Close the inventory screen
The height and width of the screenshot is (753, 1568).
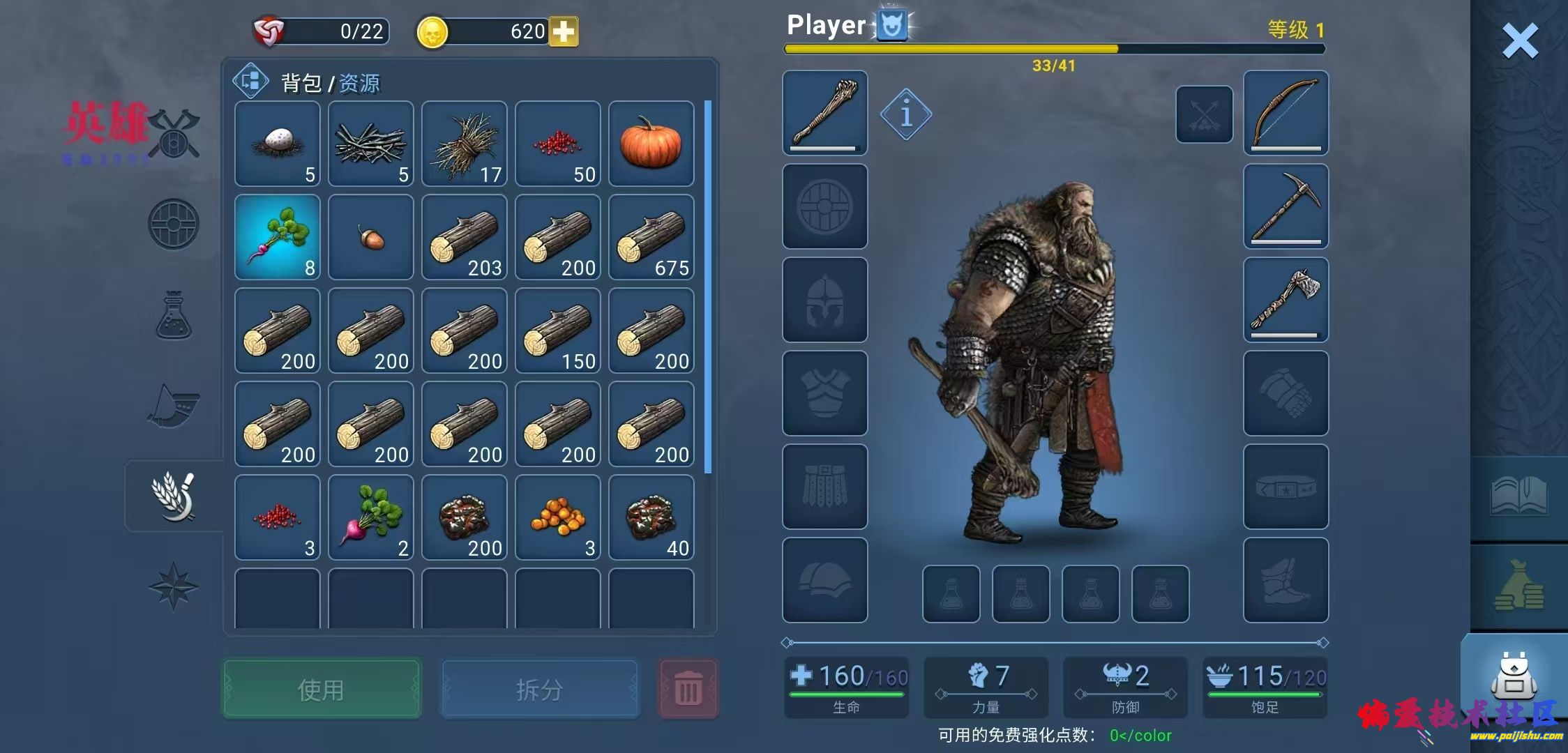(1519, 40)
